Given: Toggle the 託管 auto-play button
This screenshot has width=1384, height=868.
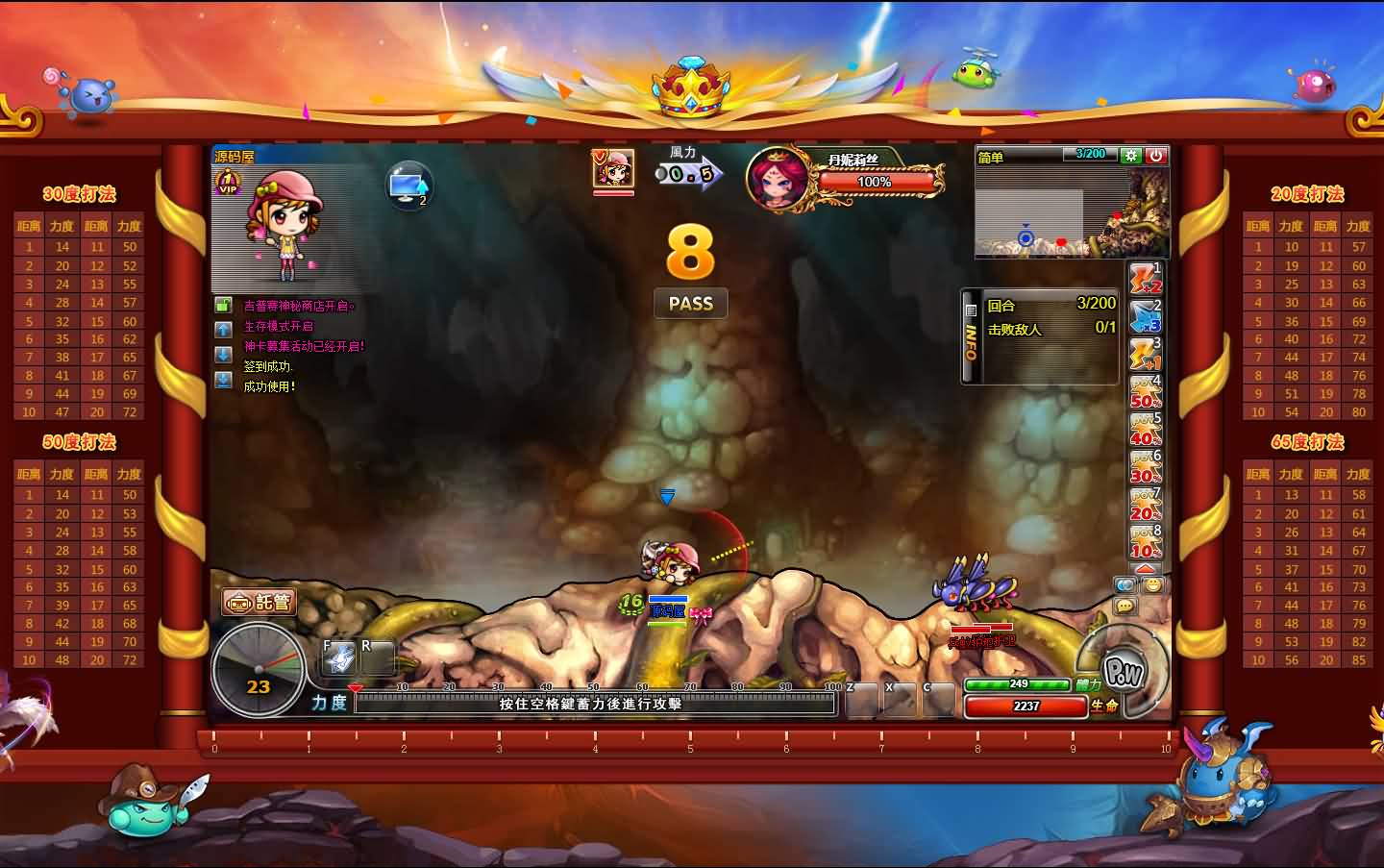Looking at the screenshot, I should click(x=259, y=603).
